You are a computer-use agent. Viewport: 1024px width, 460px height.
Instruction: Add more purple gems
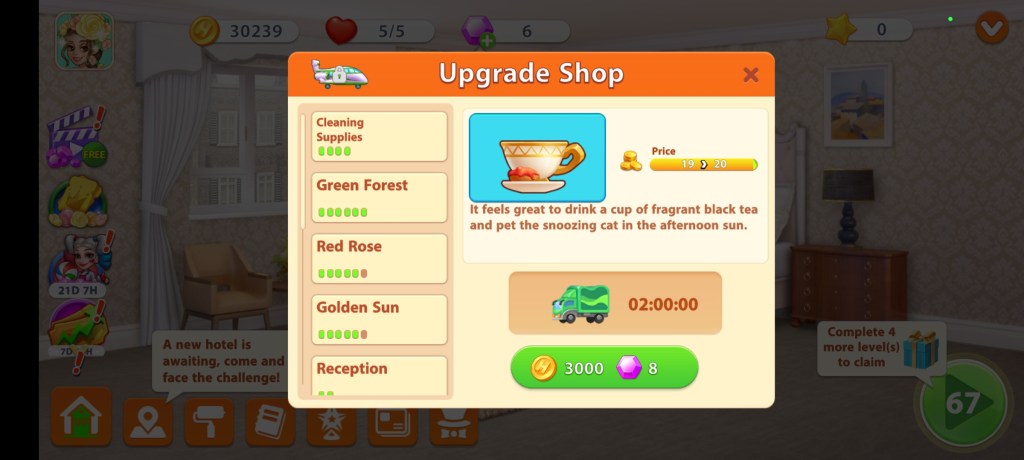point(486,41)
